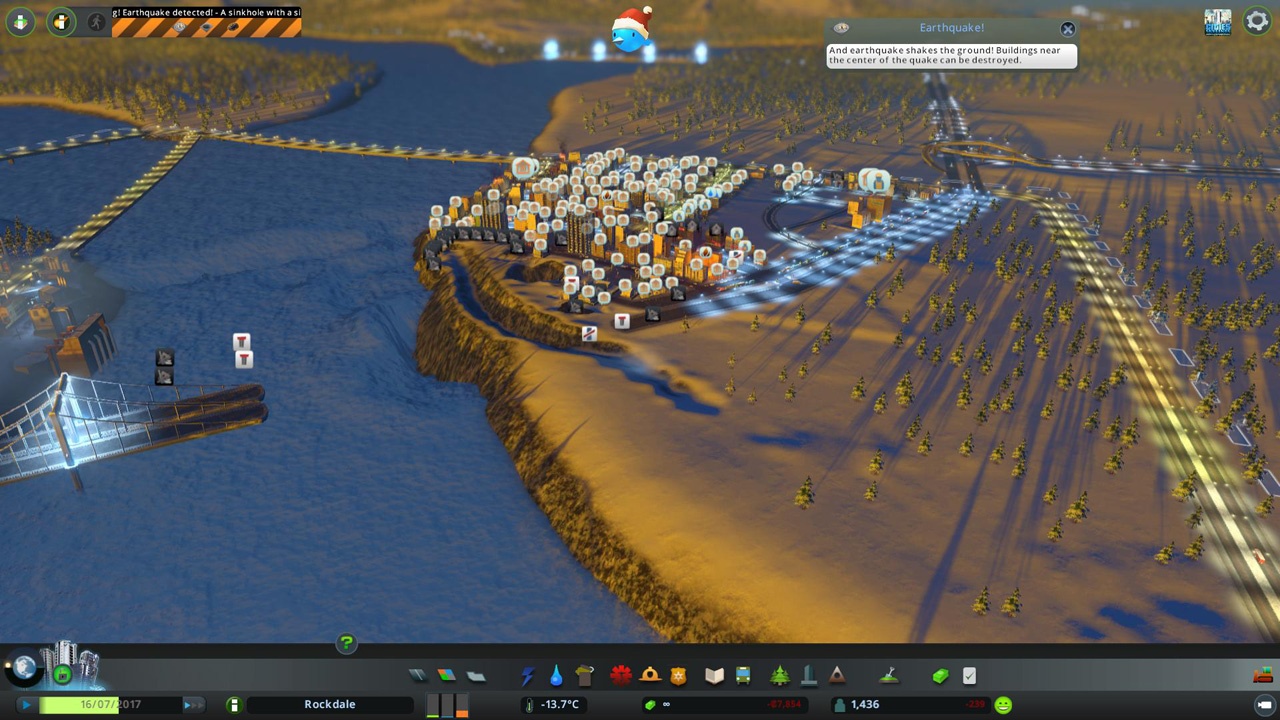Screen dimensions: 1280x720
Task: Open the parks tree menu
Action: pos(780,676)
